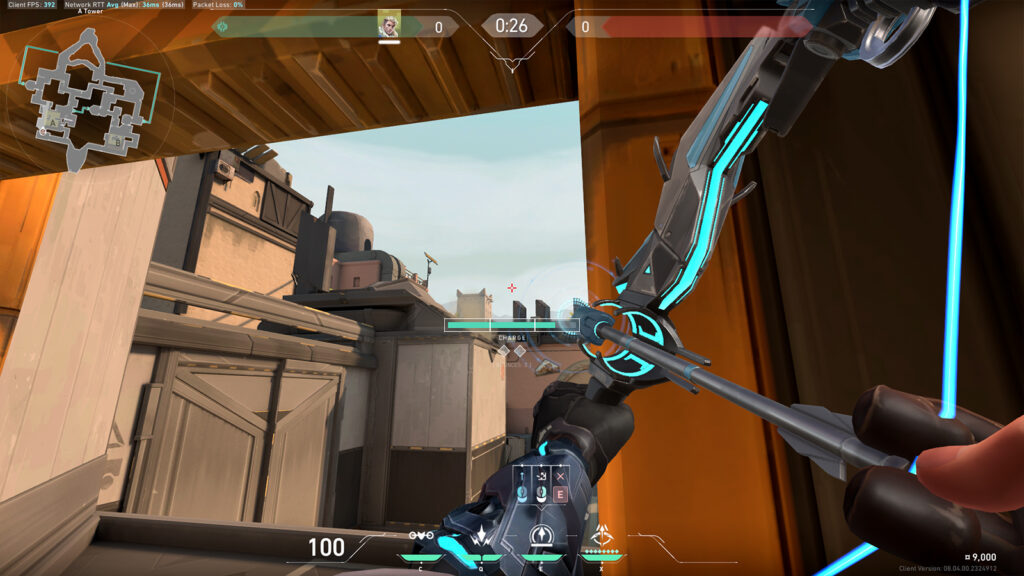Click the B site marker on minimap

coord(116,142)
